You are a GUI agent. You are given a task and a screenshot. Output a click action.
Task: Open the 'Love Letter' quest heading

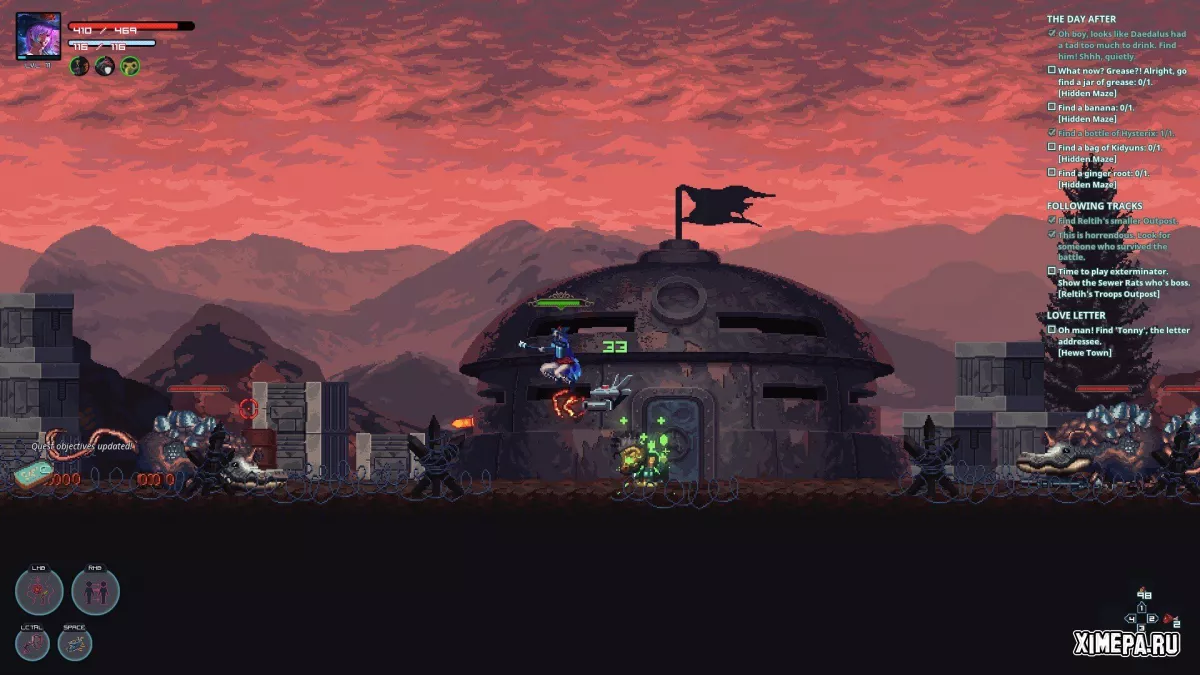tap(1076, 315)
